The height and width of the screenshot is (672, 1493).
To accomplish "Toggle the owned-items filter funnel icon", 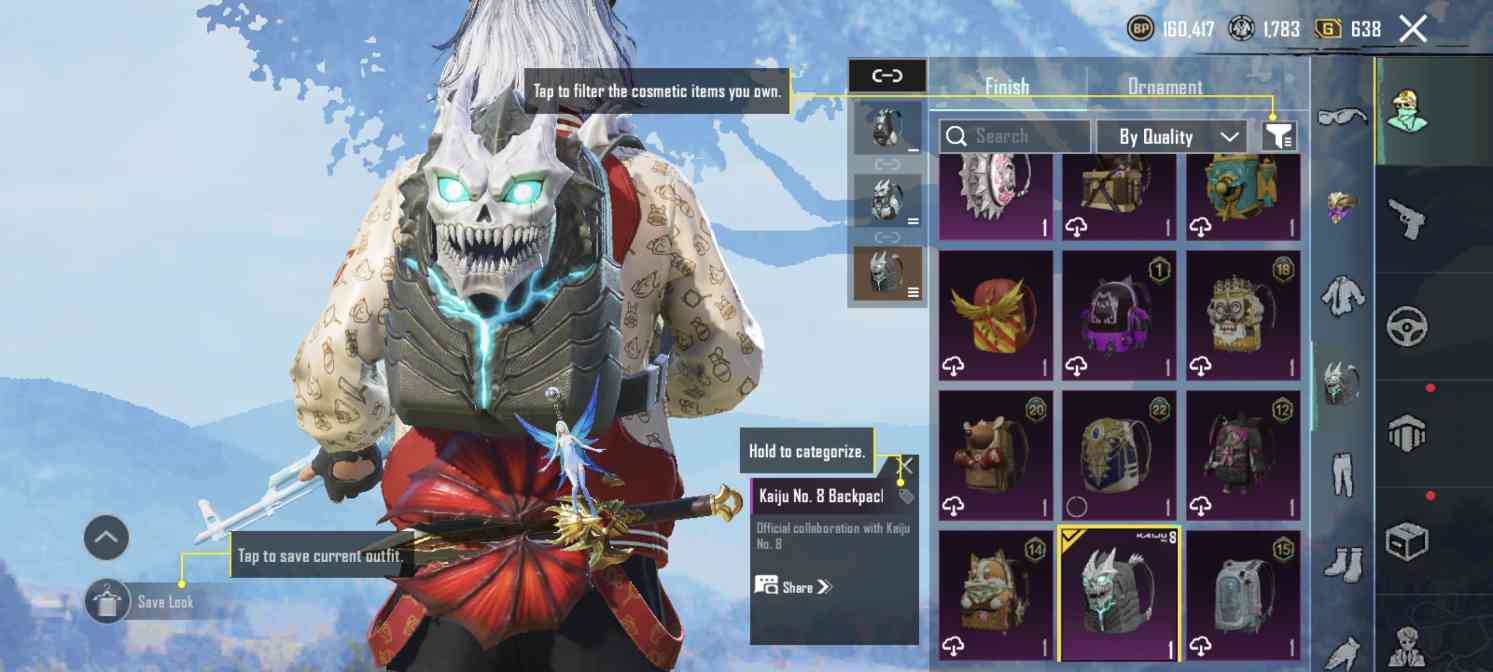I will point(1279,136).
